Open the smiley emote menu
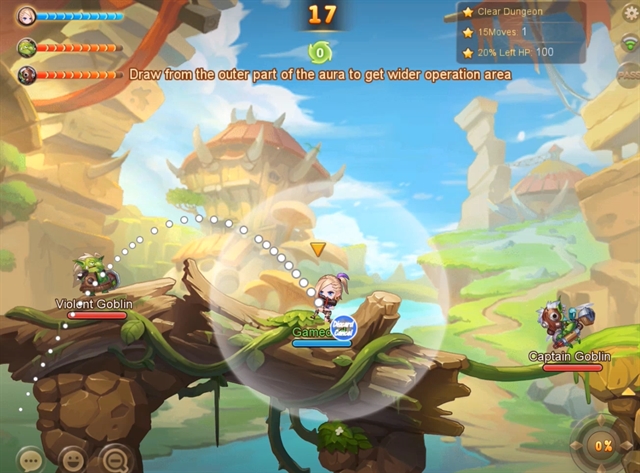640x473 pixels. click(72, 460)
